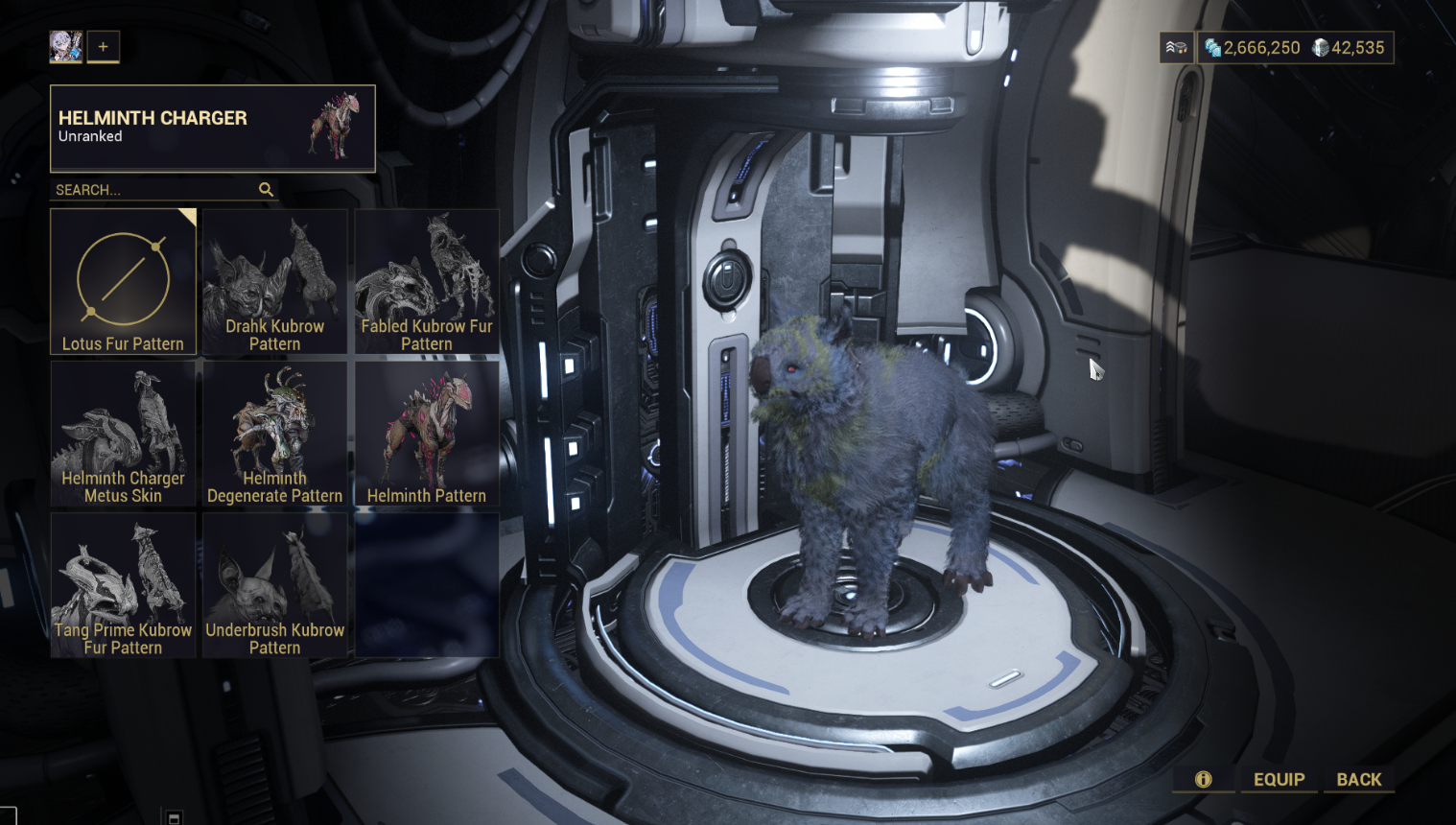Choose the Drahk Kubrow Pattern skin

[275, 282]
